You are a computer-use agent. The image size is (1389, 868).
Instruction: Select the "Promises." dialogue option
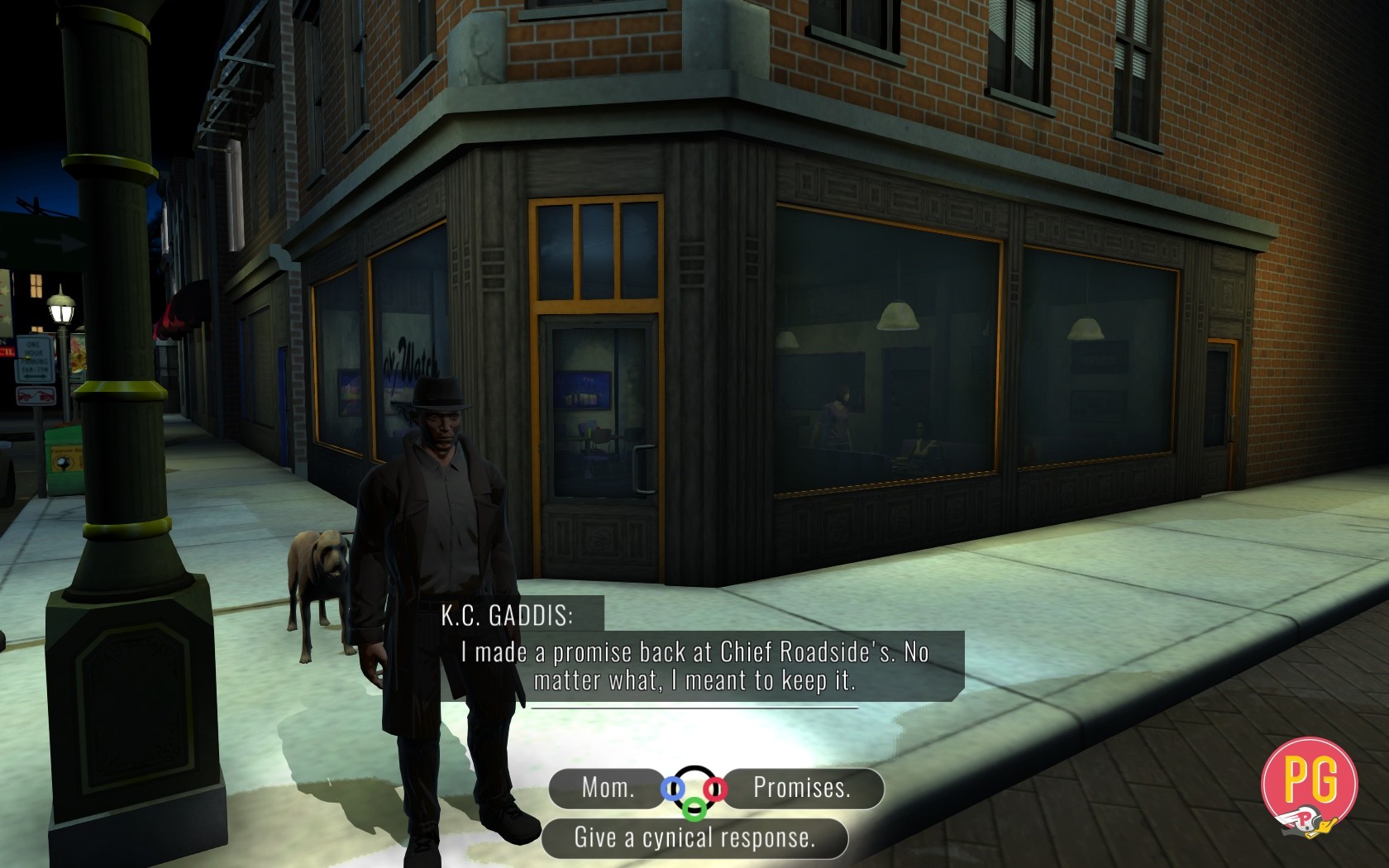tap(801, 788)
